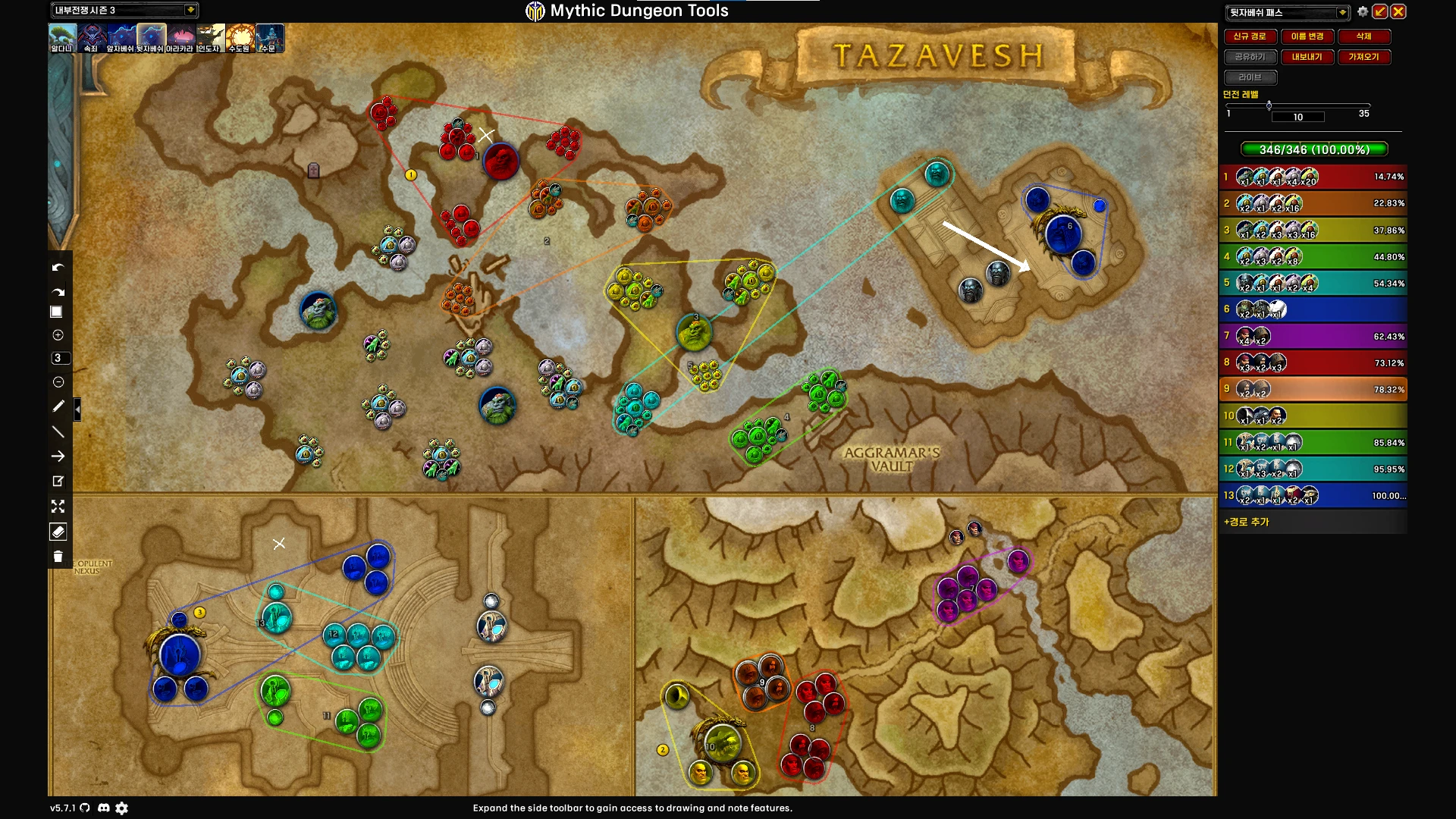This screenshot has height=819, width=1456.
Task: Choose the 수문 dungeon thumbnail
Action: click(269, 38)
